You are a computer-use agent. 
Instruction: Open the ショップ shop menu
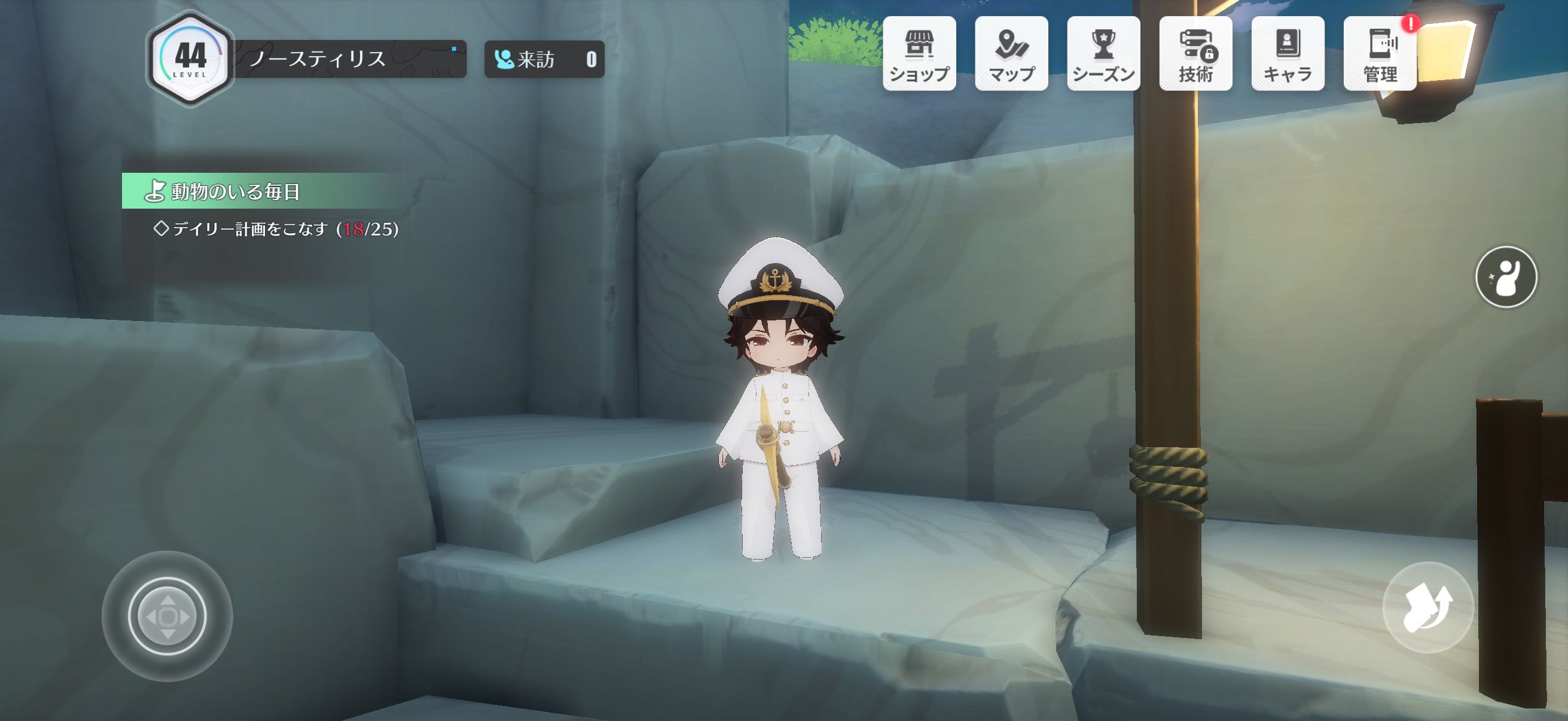point(919,54)
